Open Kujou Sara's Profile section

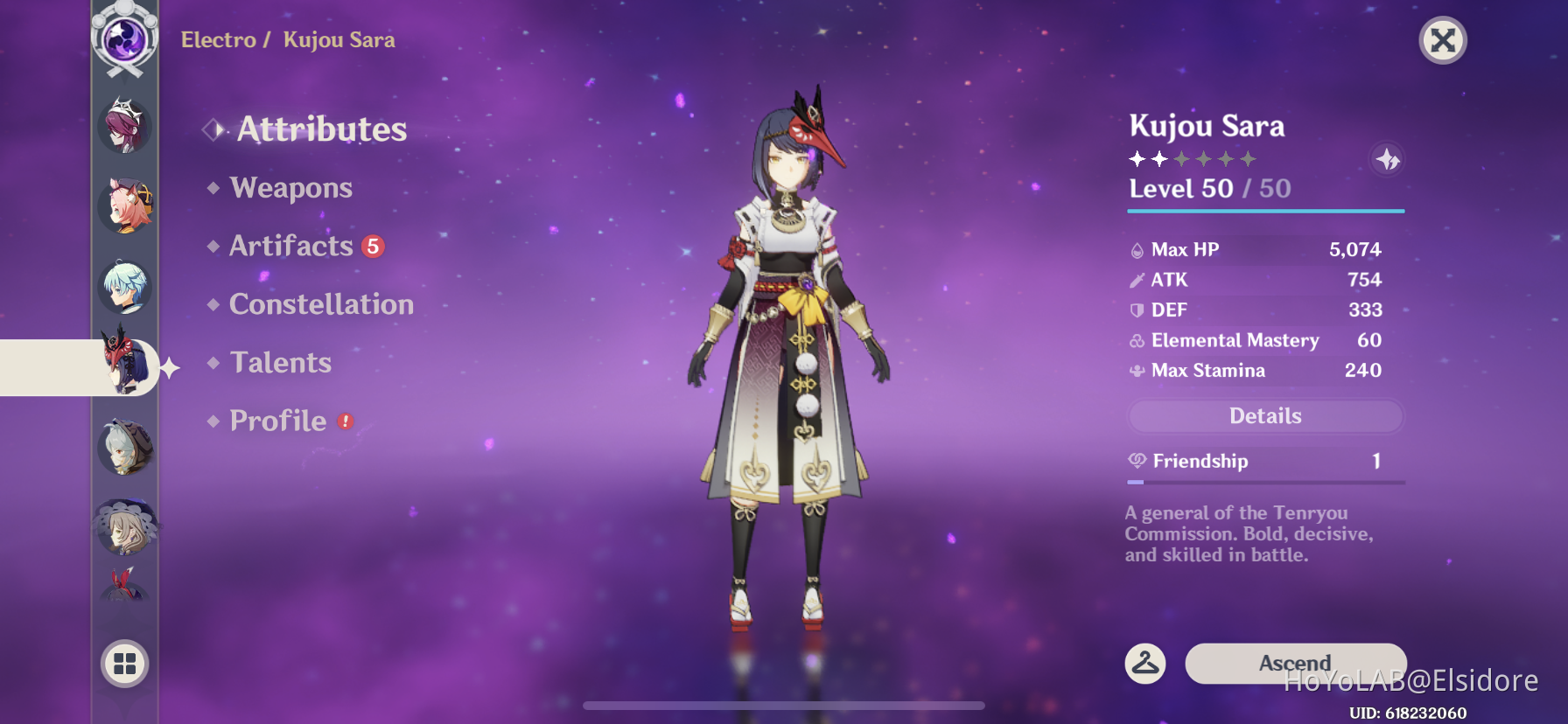click(276, 421)
